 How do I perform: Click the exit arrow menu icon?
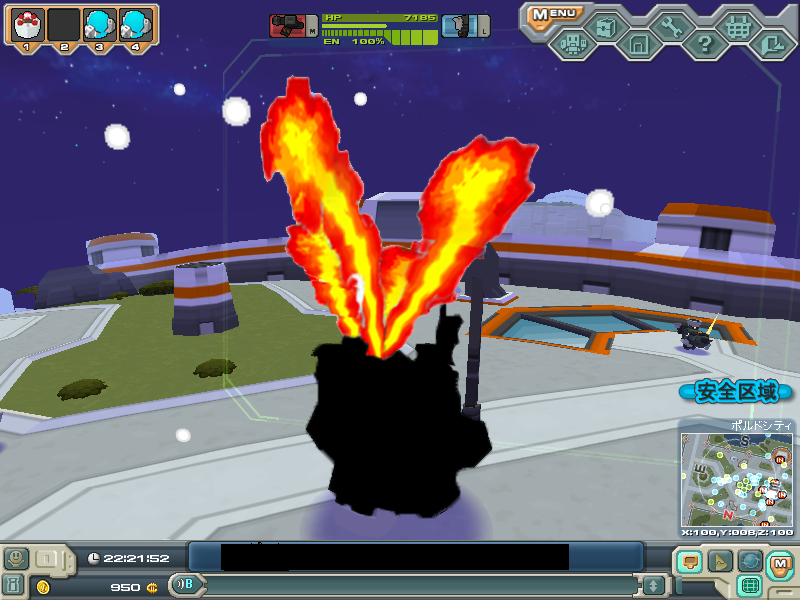point(771,44)
